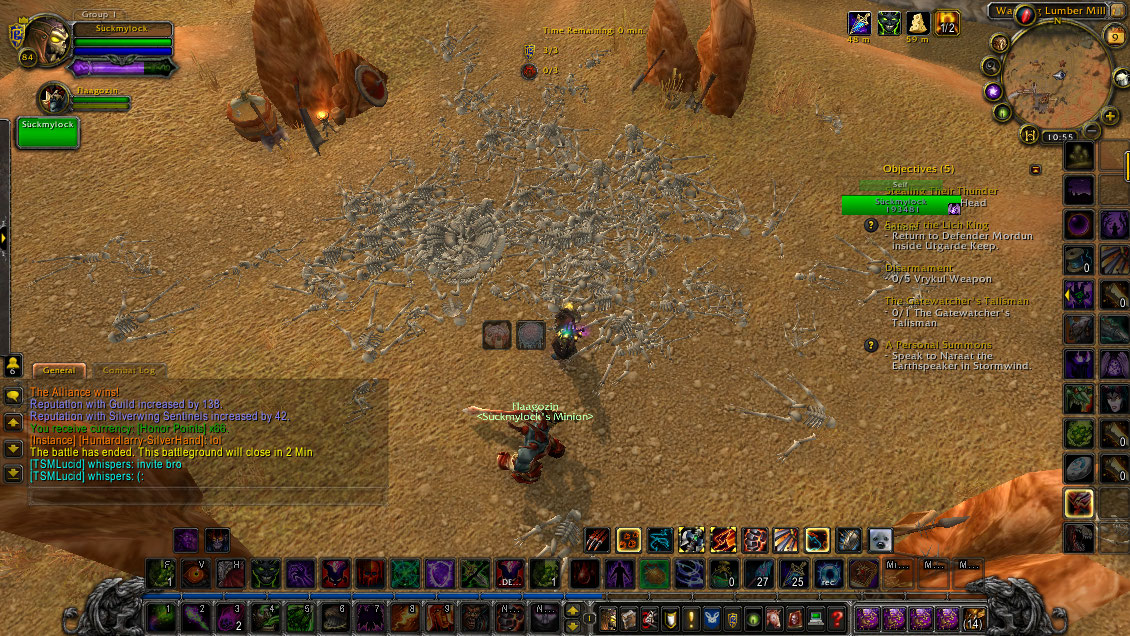Switch to the Combat Log chat tab
The height and width of the screenshot is (636, 1130).
pos(130,370)
